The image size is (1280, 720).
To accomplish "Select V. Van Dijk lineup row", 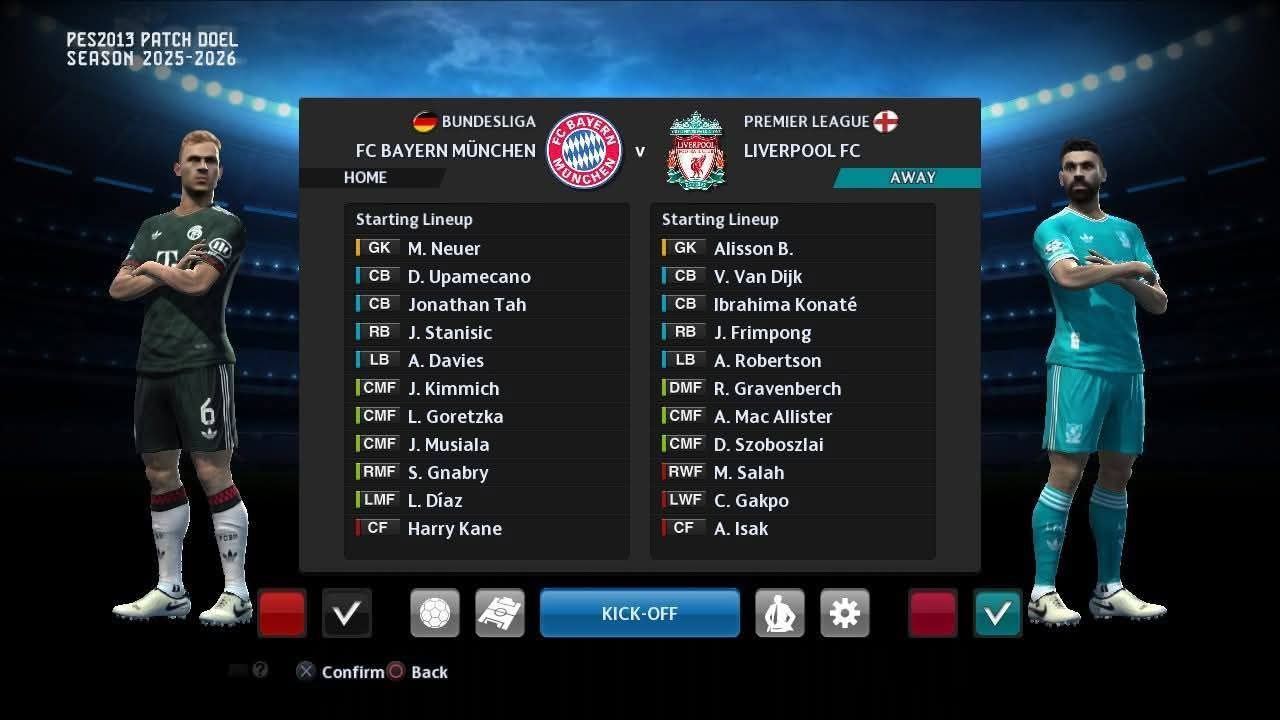I will tap(758, 276).
